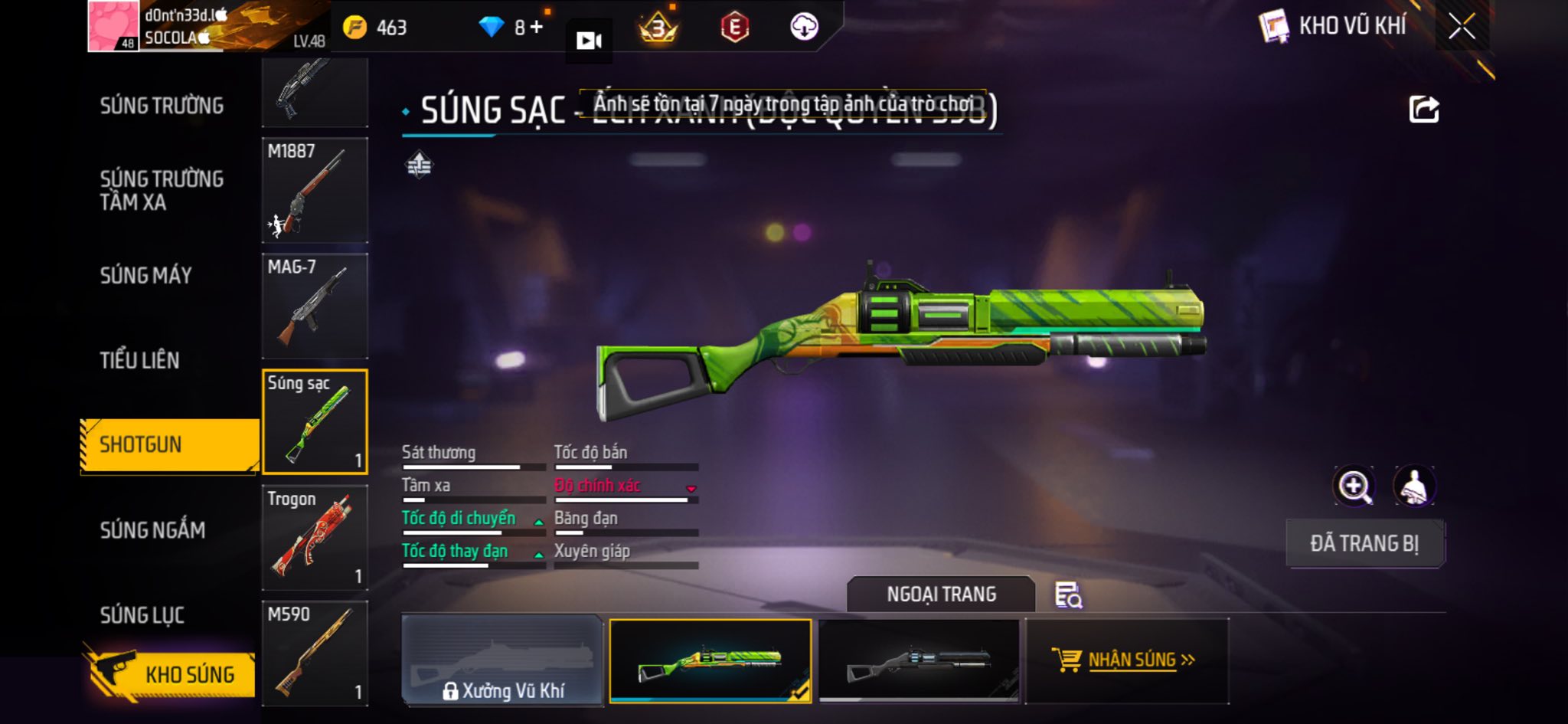Close the Kho Vũ Khí screen
This screenshot has height=724, width=1568.
tap(1461, 27)
